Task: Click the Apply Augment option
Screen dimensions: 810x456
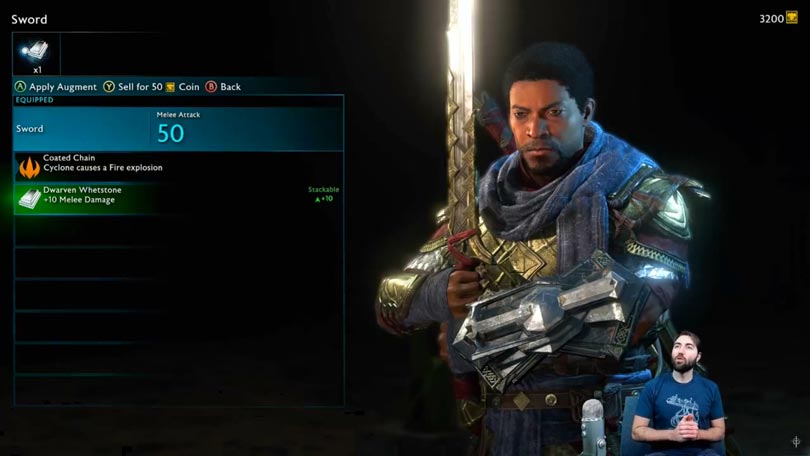Action: coord(56,87)
